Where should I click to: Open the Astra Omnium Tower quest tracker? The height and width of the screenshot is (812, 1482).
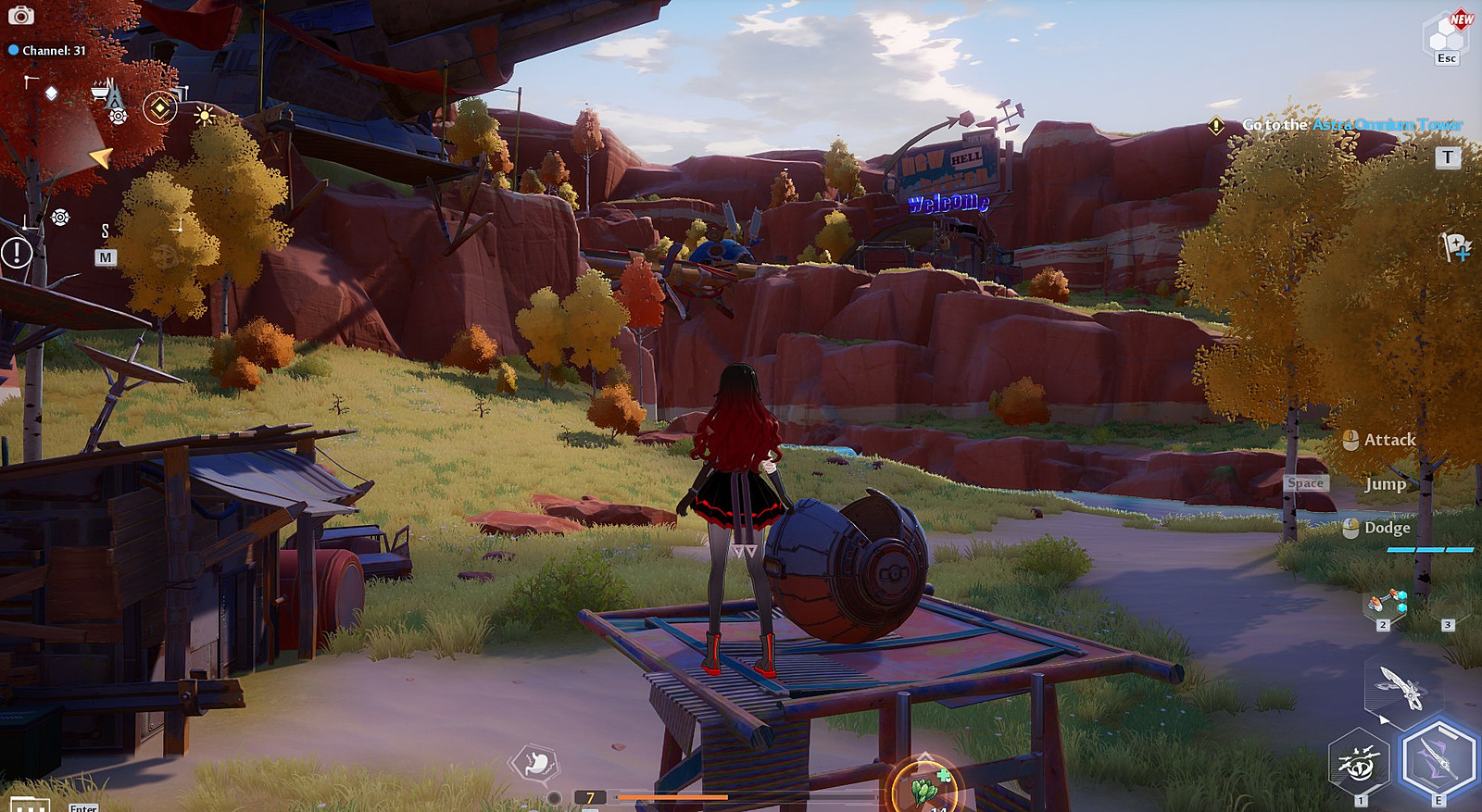(x=1352, y=125)
